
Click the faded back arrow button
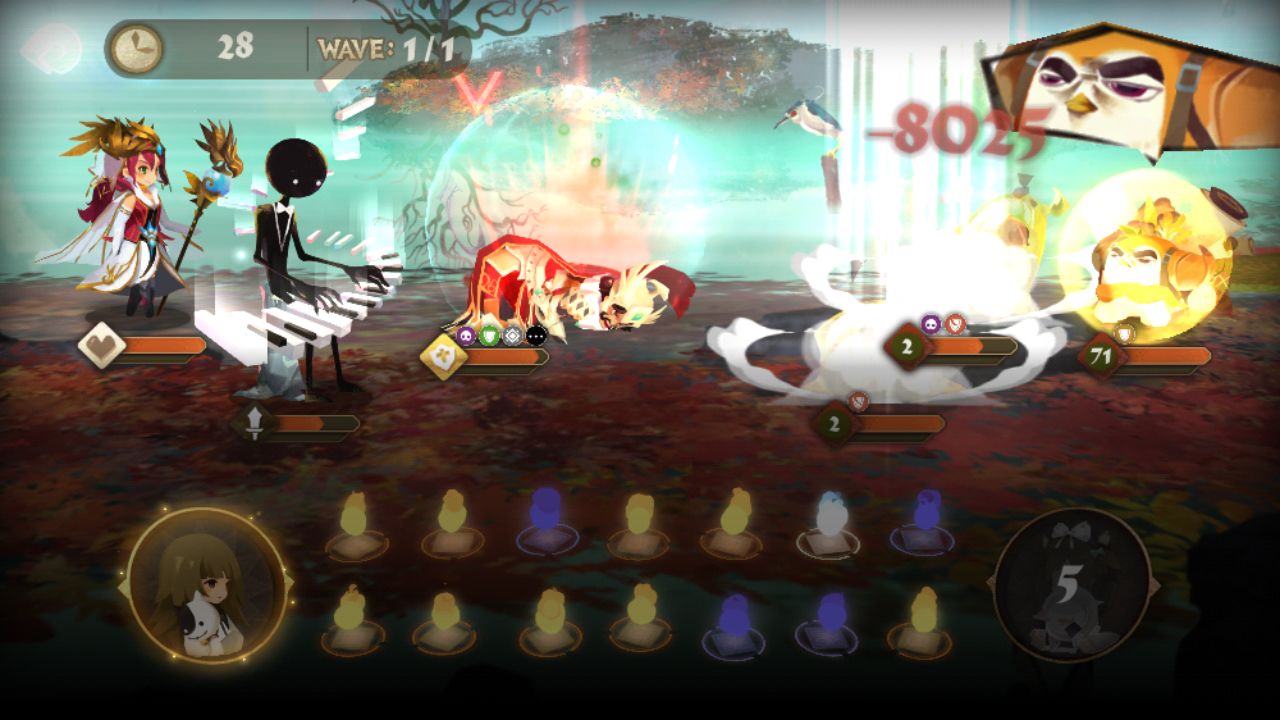coord(52,49)
